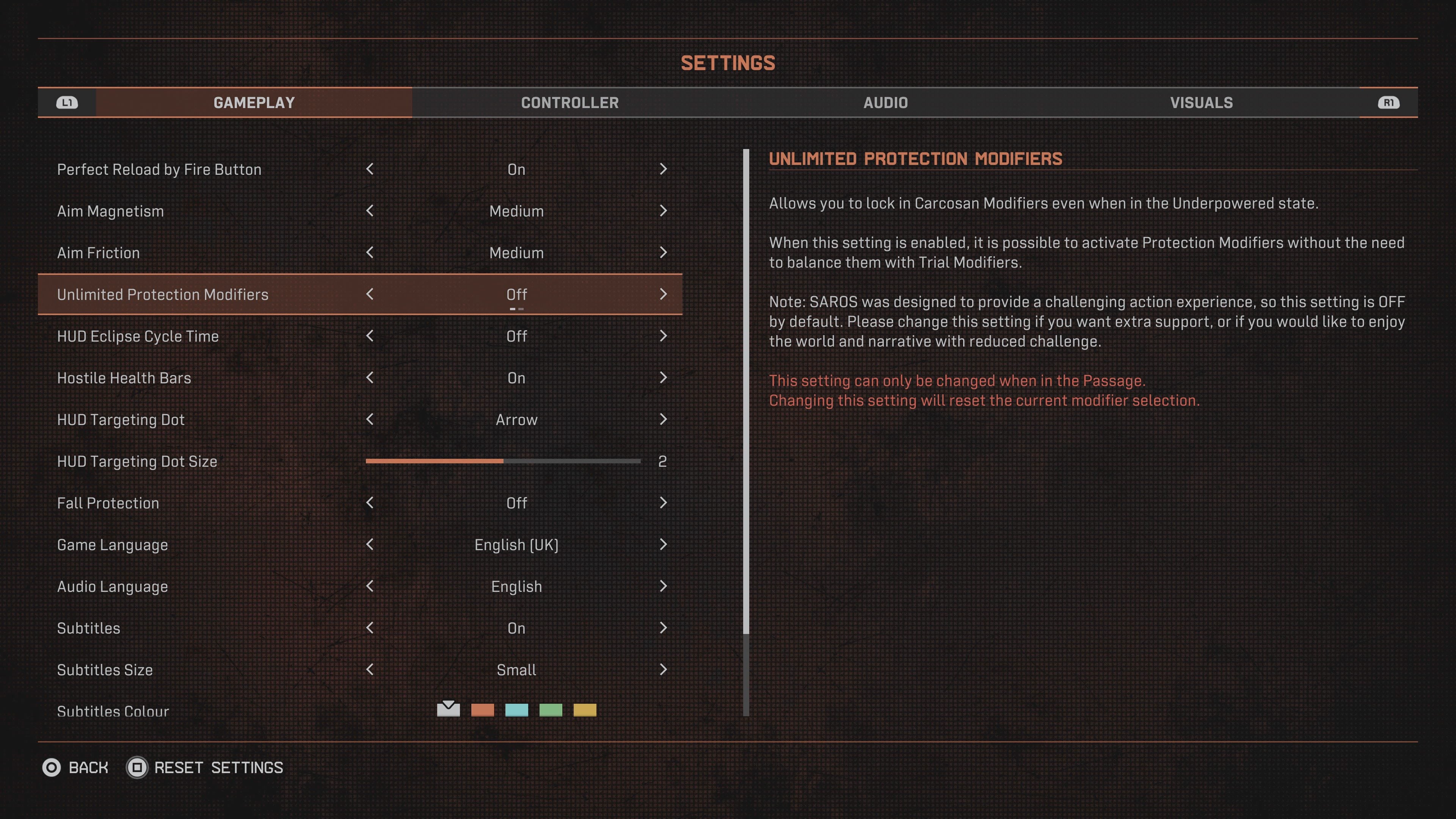Cycle HUD Targeting Dot style right
This screenshot has height=819, width=1456.
pyautogui.click(x=663, y=419)
